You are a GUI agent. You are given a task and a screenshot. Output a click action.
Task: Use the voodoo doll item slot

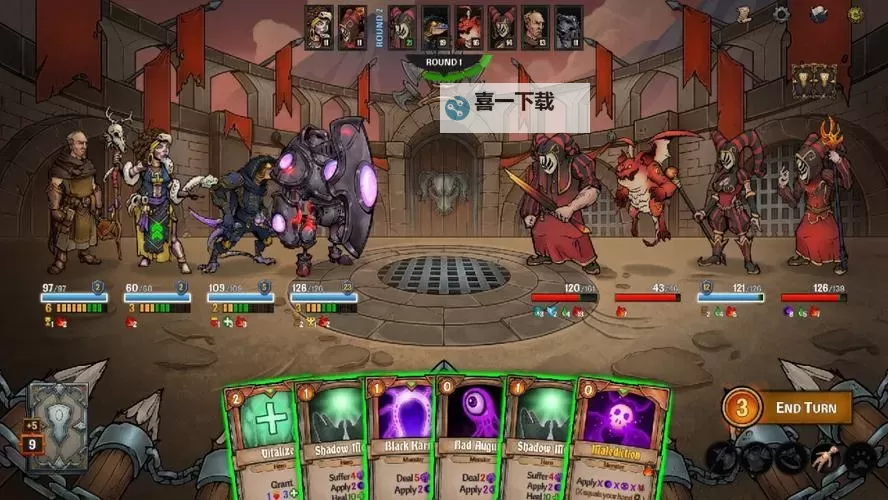tap(826, 460)
